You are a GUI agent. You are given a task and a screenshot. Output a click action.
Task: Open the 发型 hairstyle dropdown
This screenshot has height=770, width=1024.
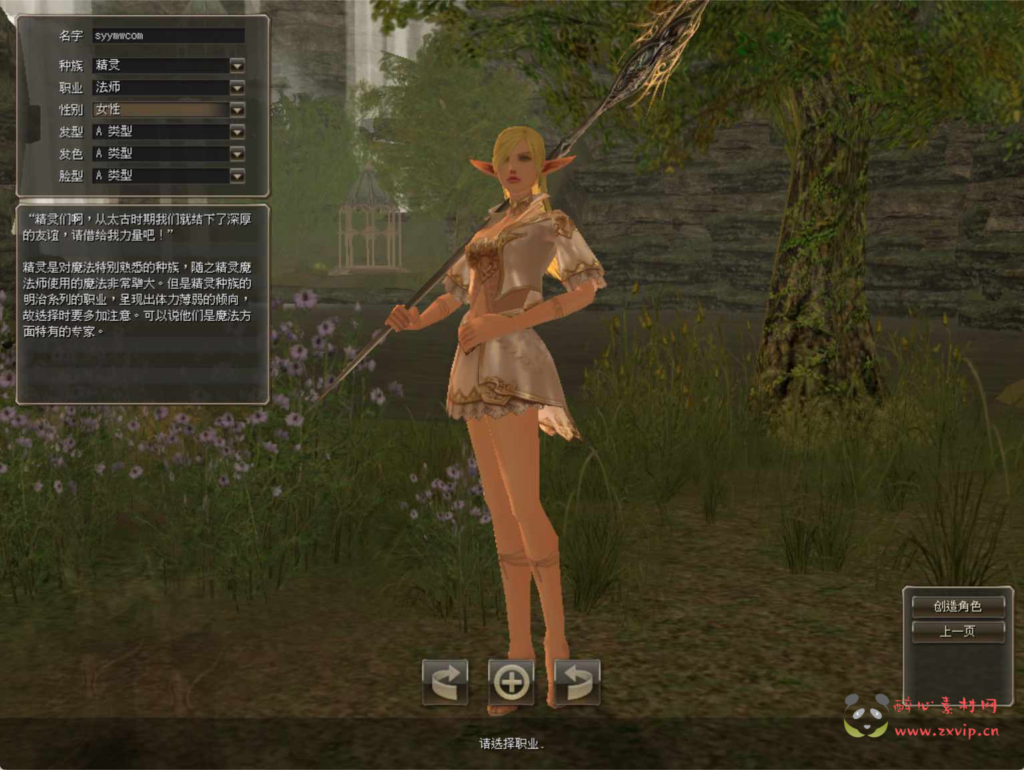[x=237, y=131]
